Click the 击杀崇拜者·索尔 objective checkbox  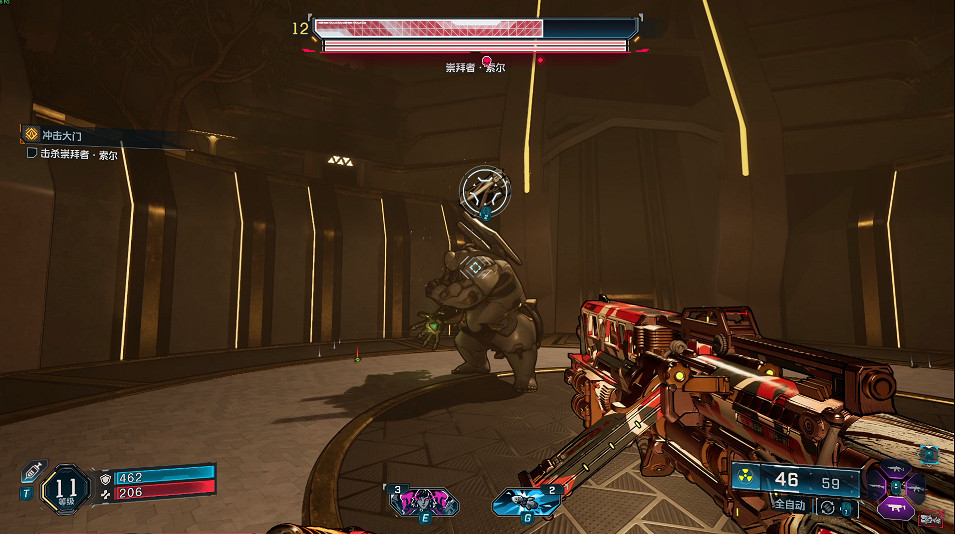click(x=32, y=154)
